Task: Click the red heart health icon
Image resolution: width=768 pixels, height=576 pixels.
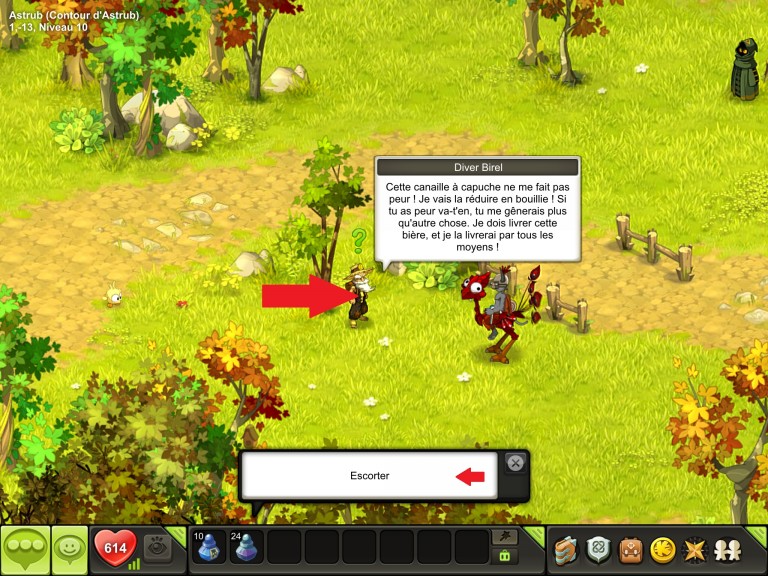Action: click(114, 548)
